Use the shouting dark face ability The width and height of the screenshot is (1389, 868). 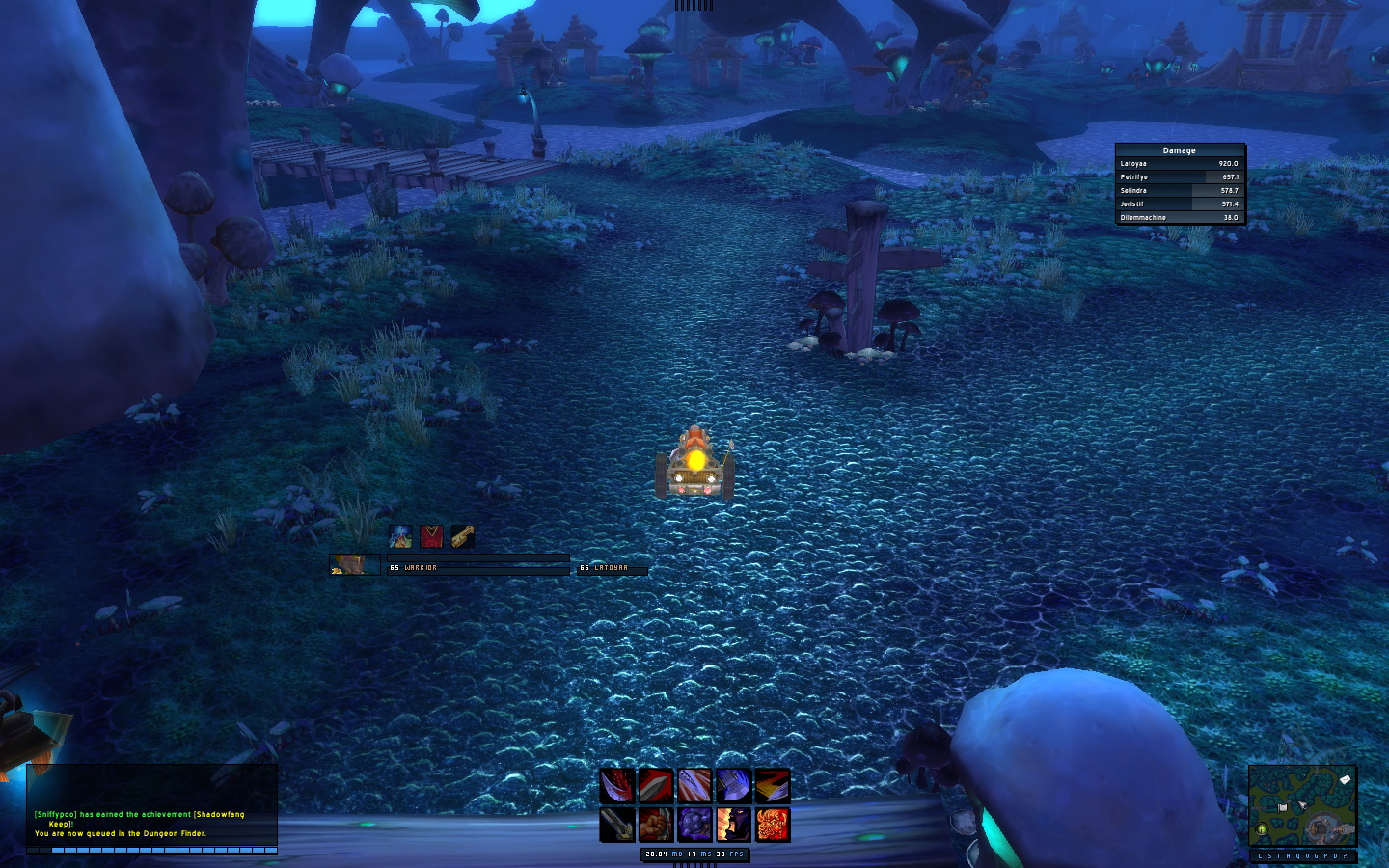click(733, 825)
